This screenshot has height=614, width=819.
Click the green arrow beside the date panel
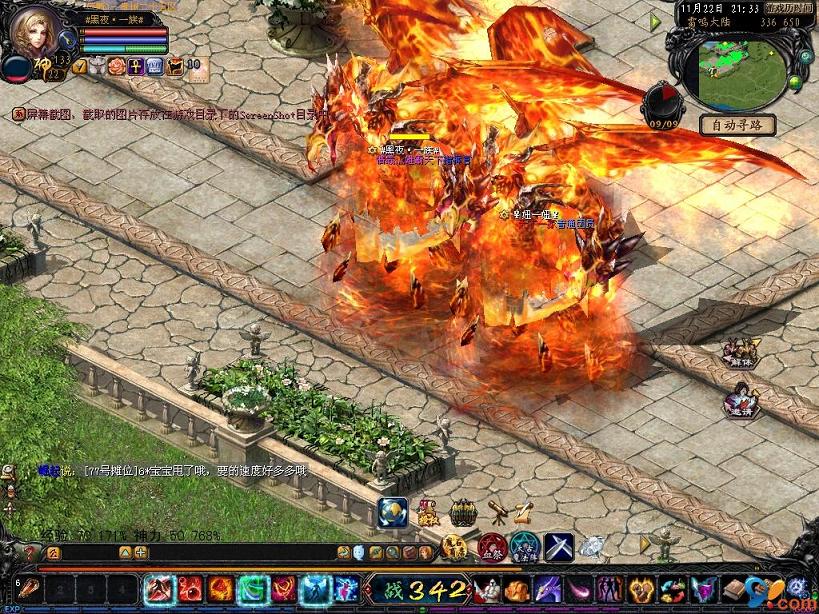click(x=656, y=21)
